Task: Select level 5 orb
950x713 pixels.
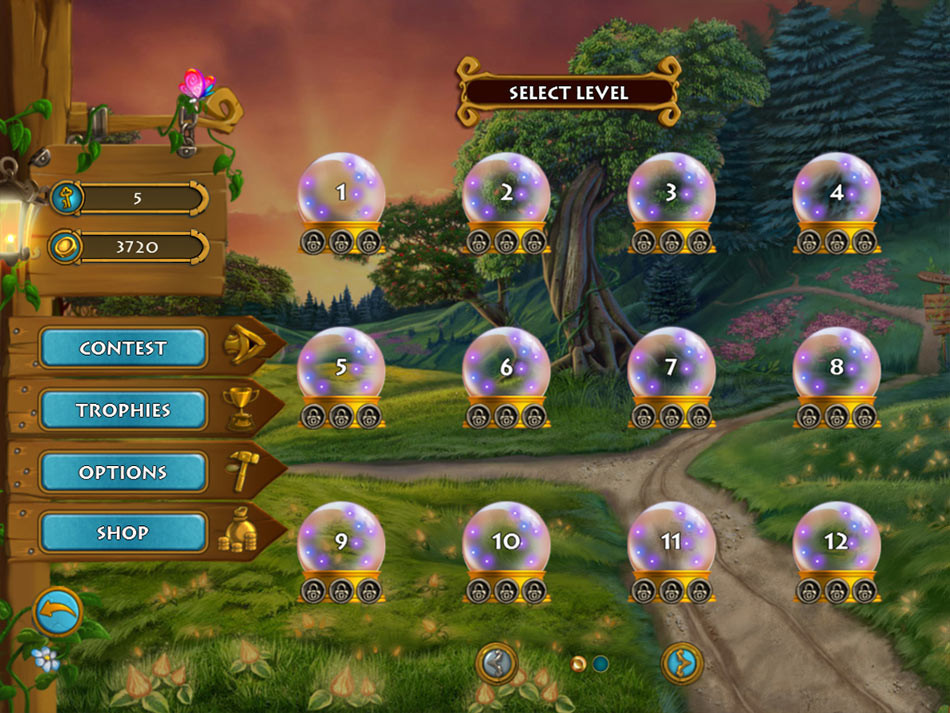Action: click(x=341, y=368)
